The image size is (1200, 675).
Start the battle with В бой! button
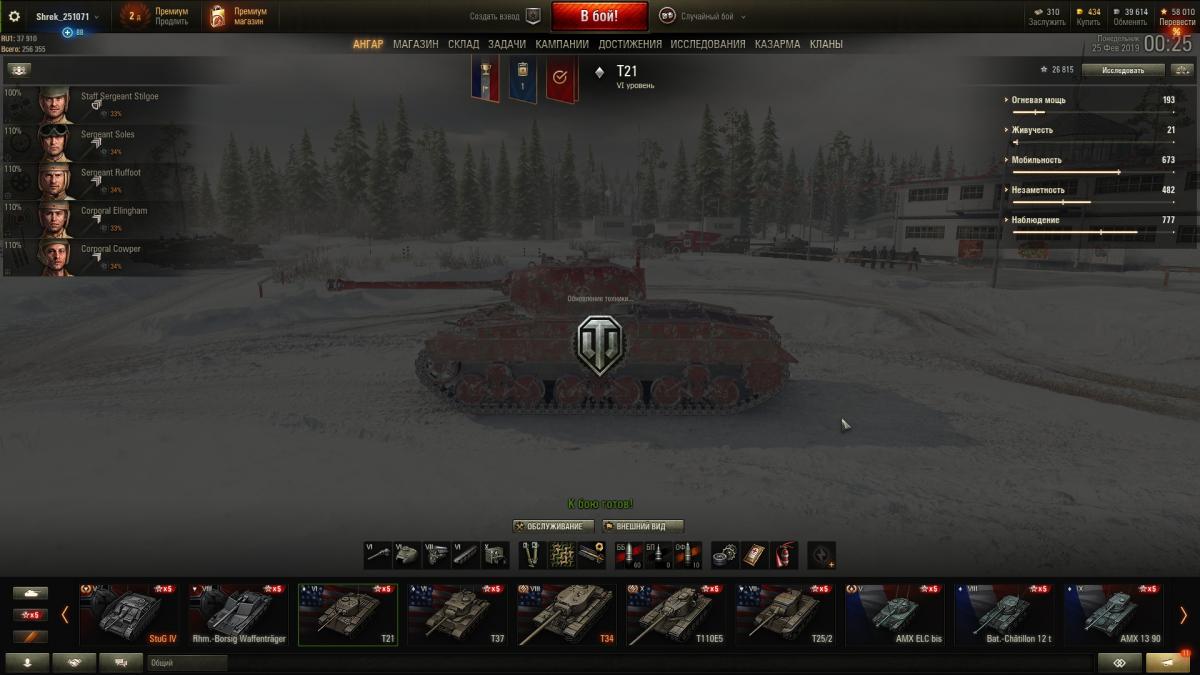(599, 16)
